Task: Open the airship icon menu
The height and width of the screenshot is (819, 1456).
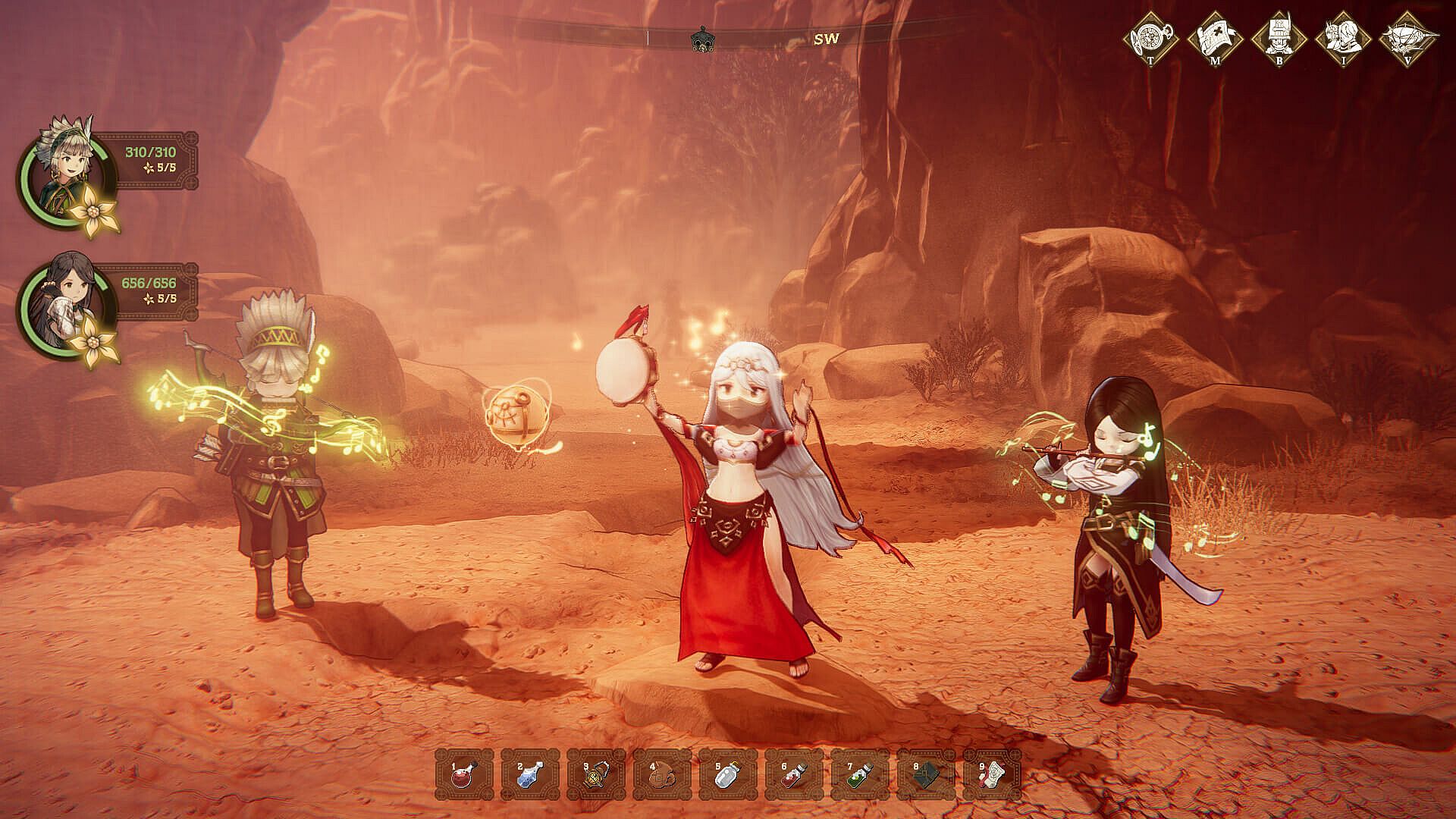Action: coord(1408,36)
